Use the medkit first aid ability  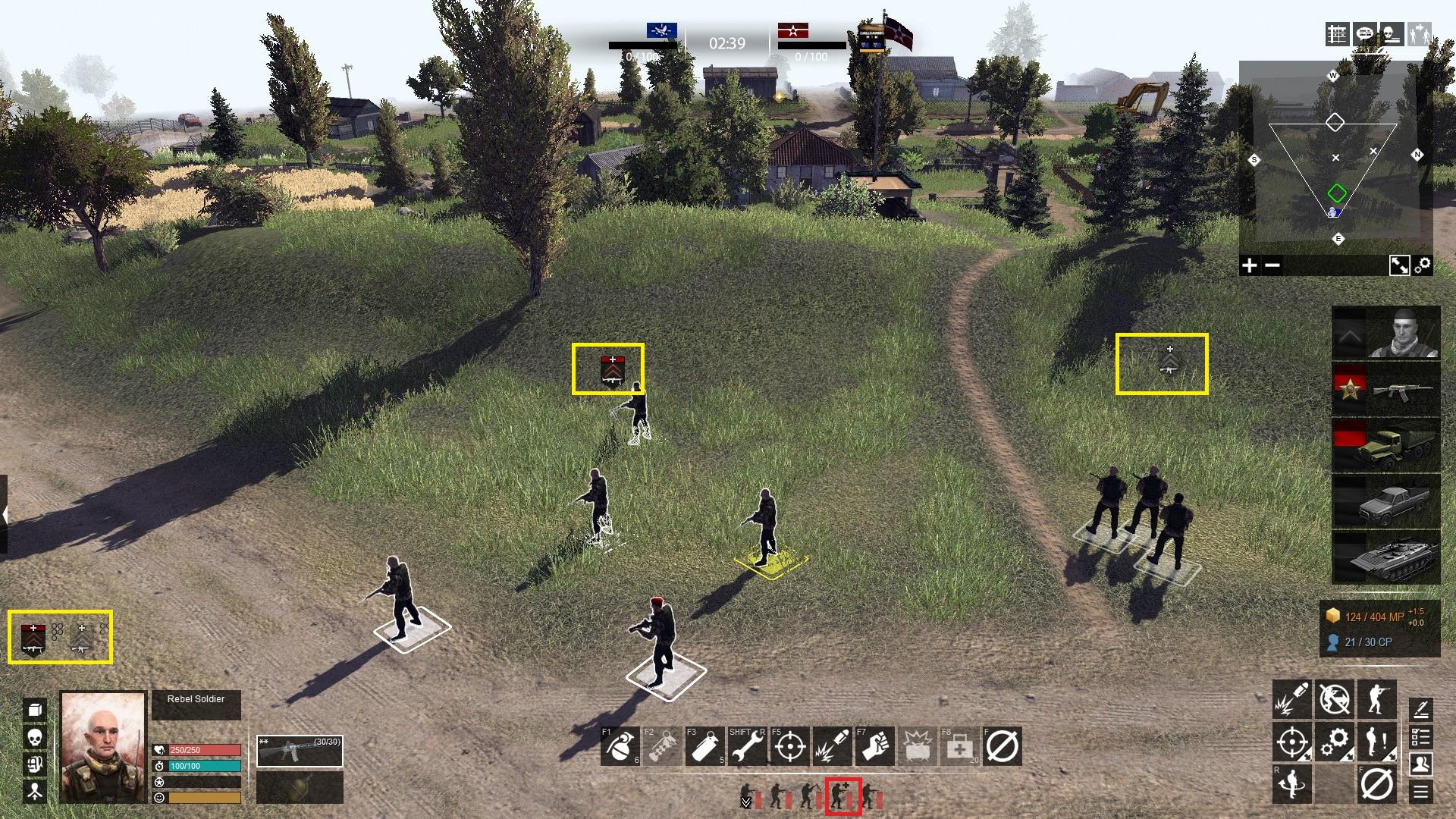(959, 746)
